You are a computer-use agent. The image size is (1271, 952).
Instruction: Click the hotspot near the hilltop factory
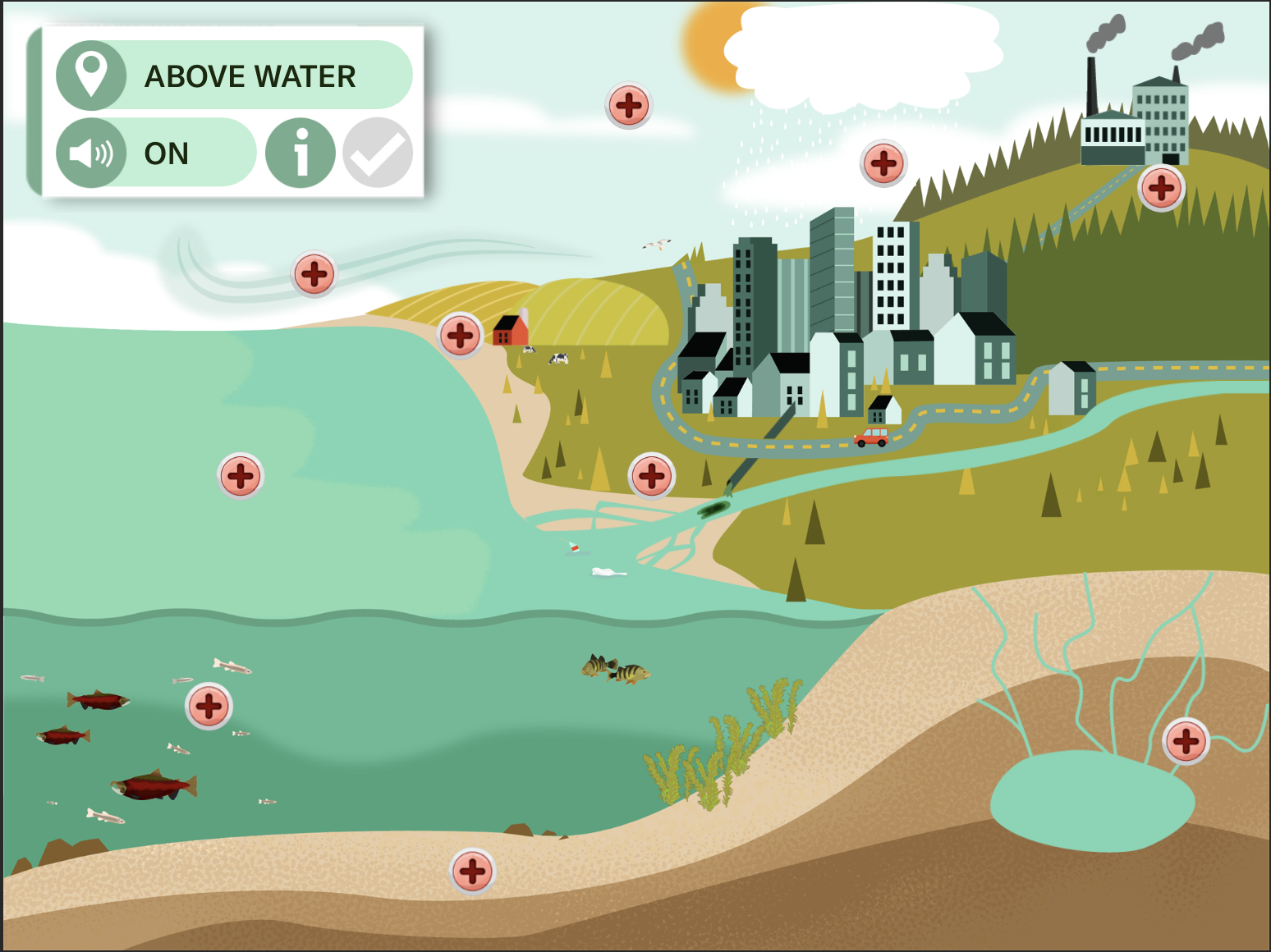point(1162,190)
